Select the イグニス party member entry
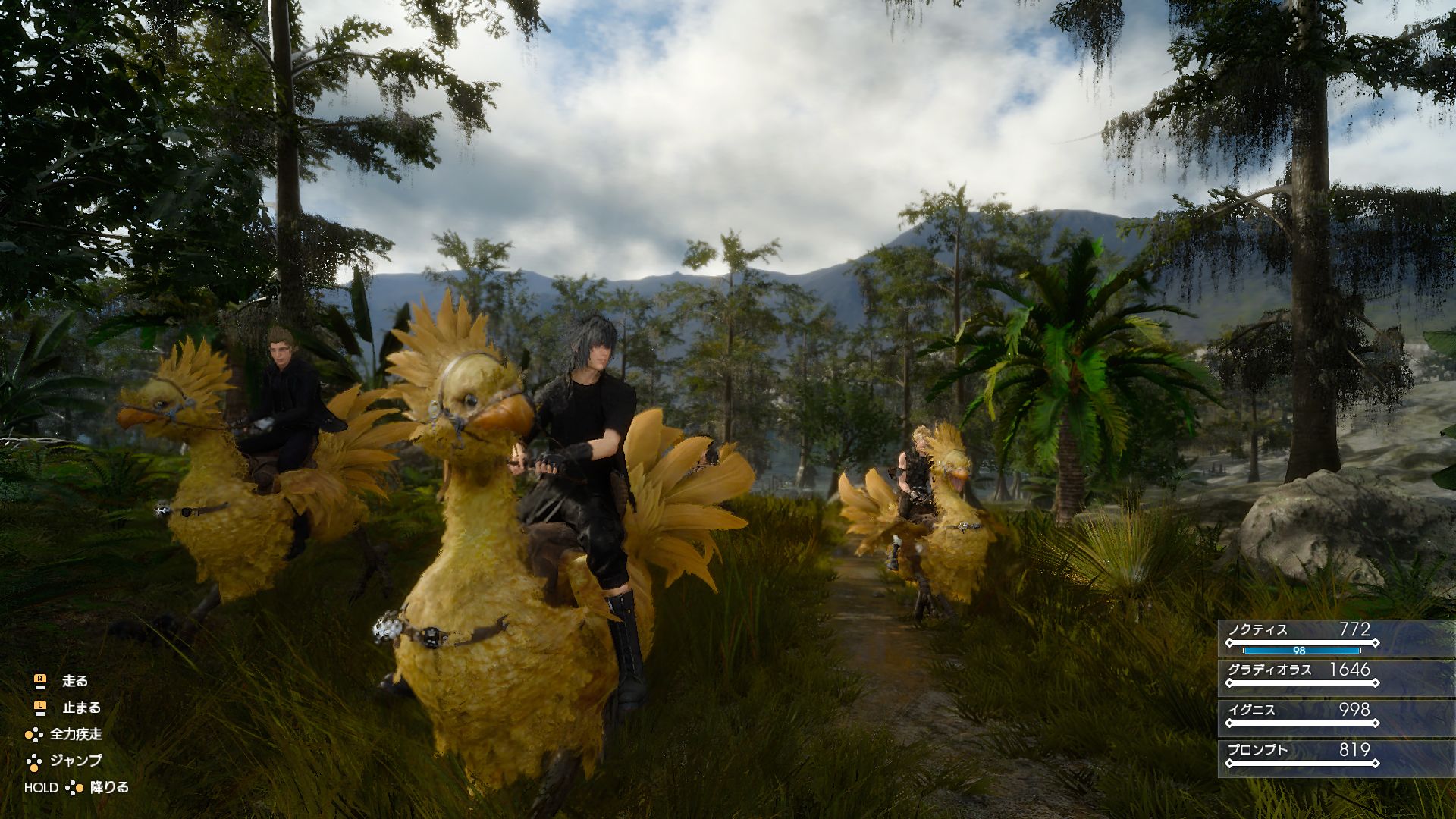The height and width of the screenshot is (819, 1456). point(1251,709)
